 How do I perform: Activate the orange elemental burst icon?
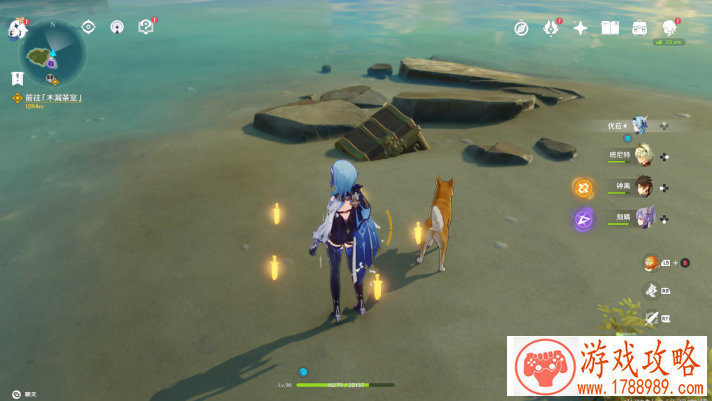point(583,187)
